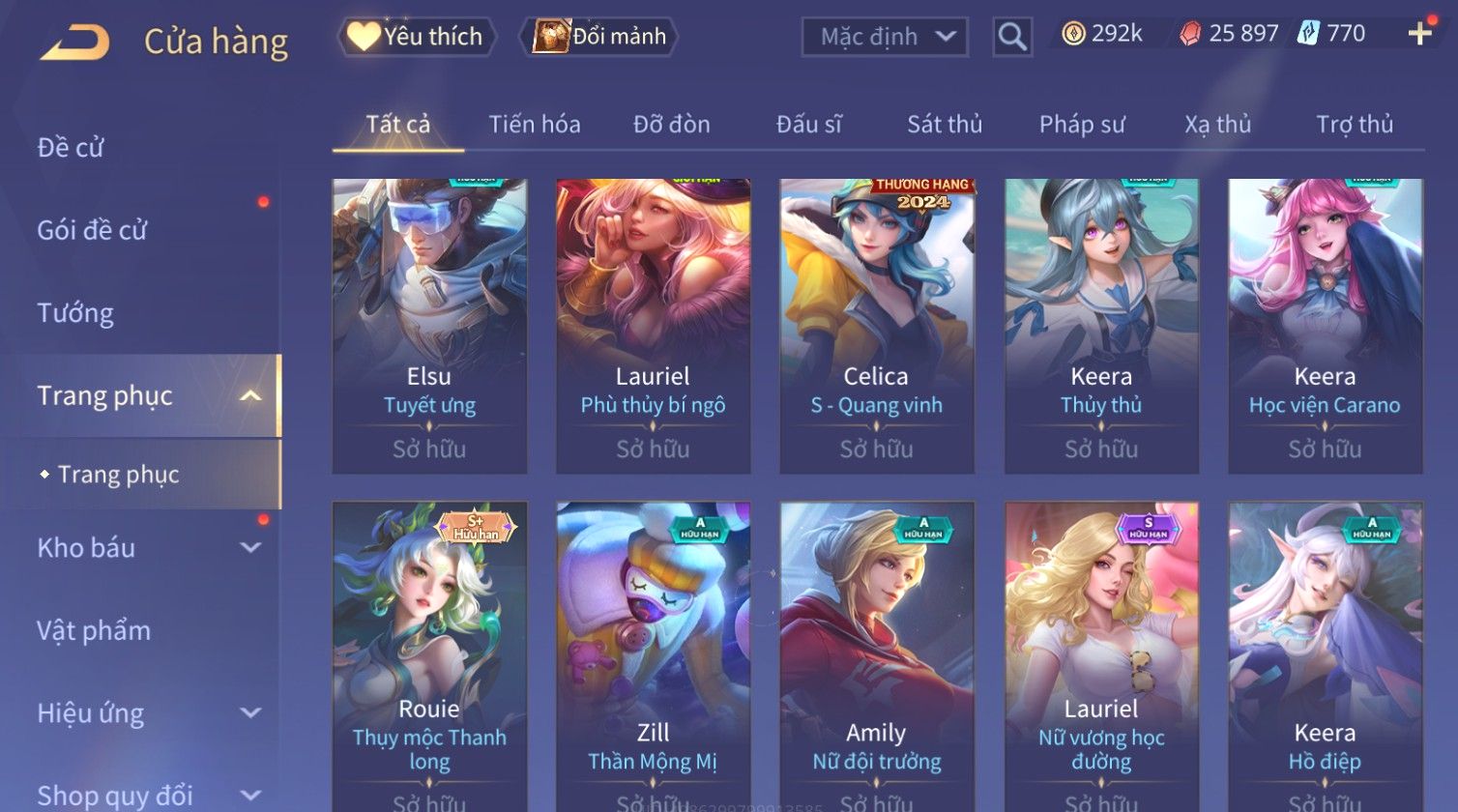Screen dimensions: 1458x812
Task: Tap the plus button to add currency
Action: tap(1419, 35)
